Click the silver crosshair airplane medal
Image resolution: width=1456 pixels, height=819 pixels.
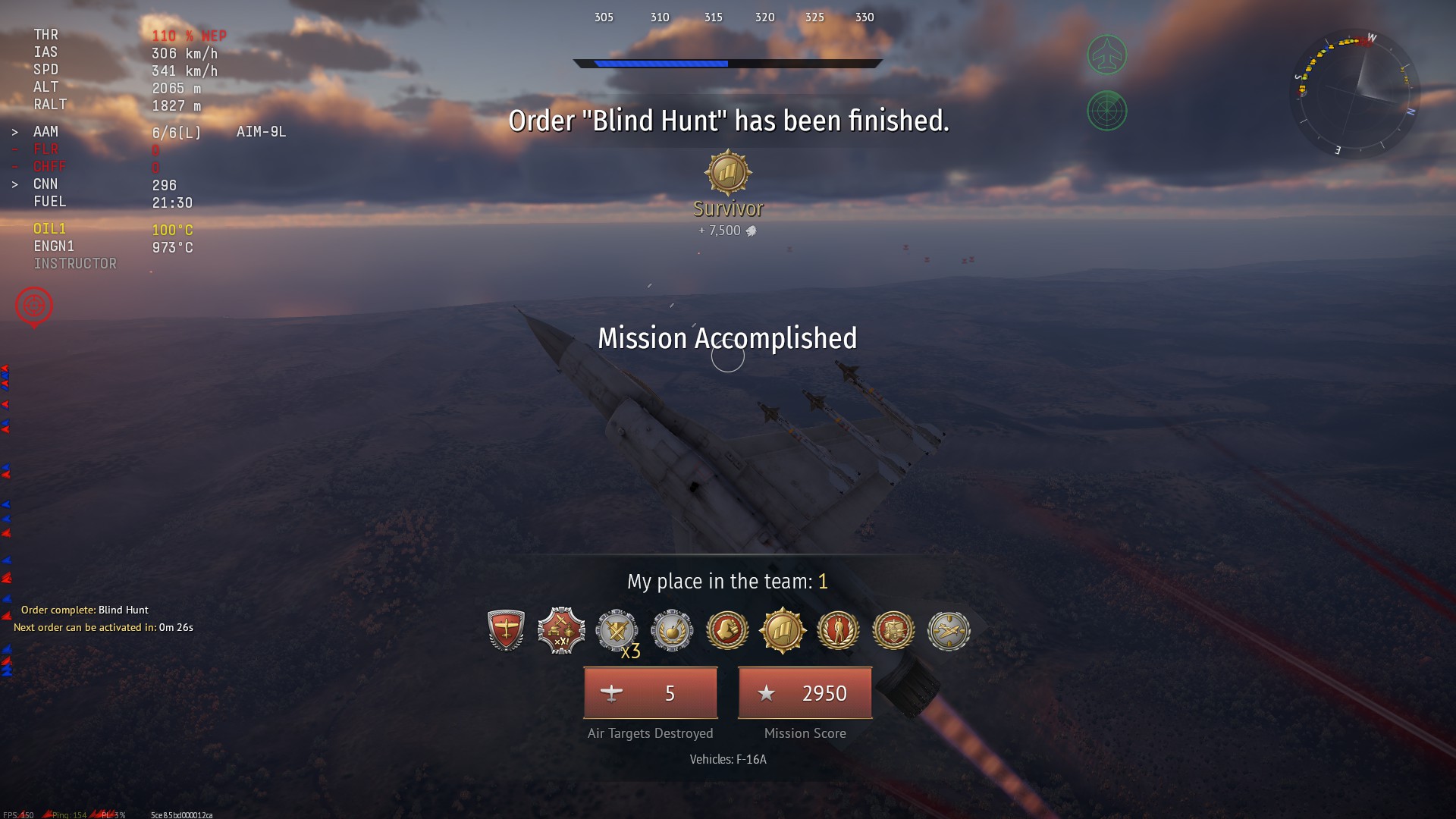(x=949, y=630)
